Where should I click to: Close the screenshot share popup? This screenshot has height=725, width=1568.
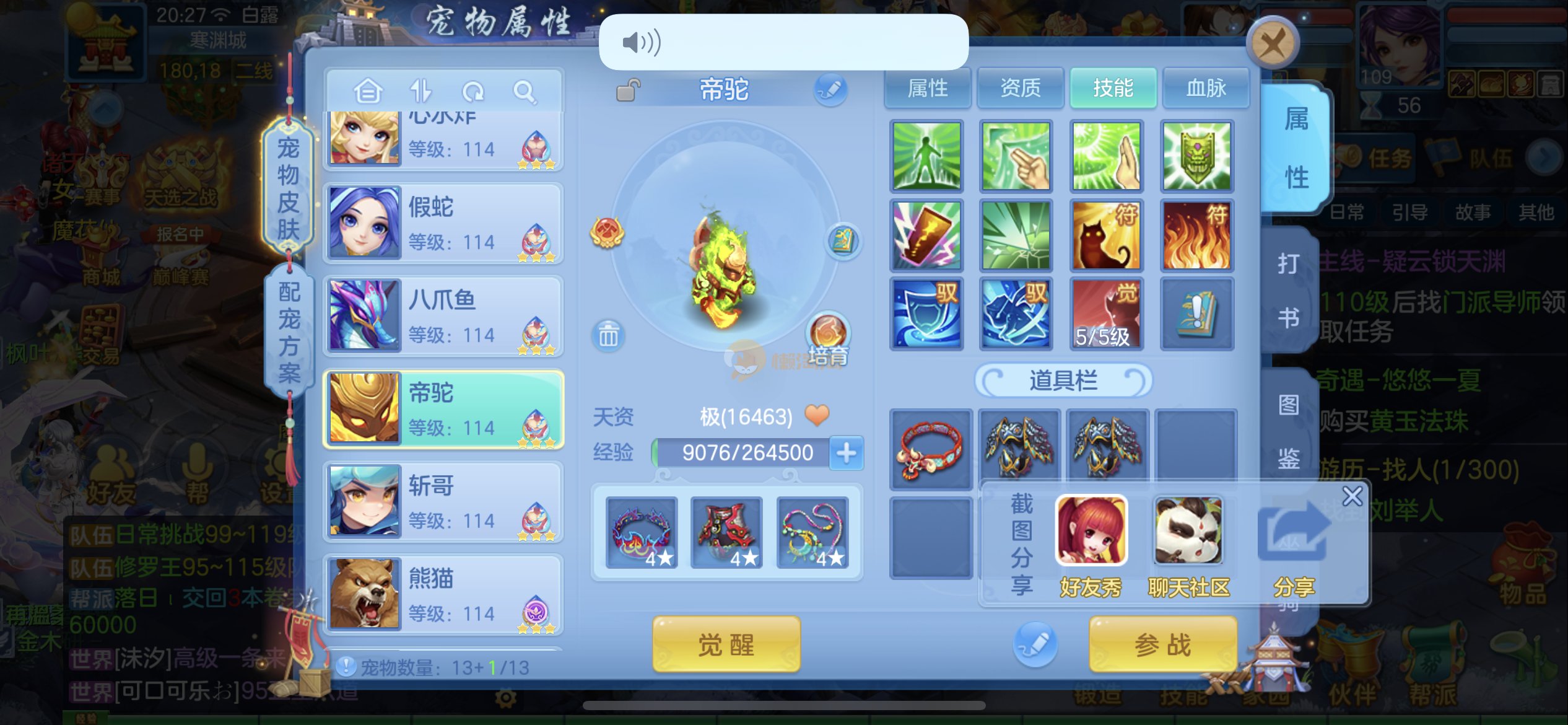(1352, 496)
